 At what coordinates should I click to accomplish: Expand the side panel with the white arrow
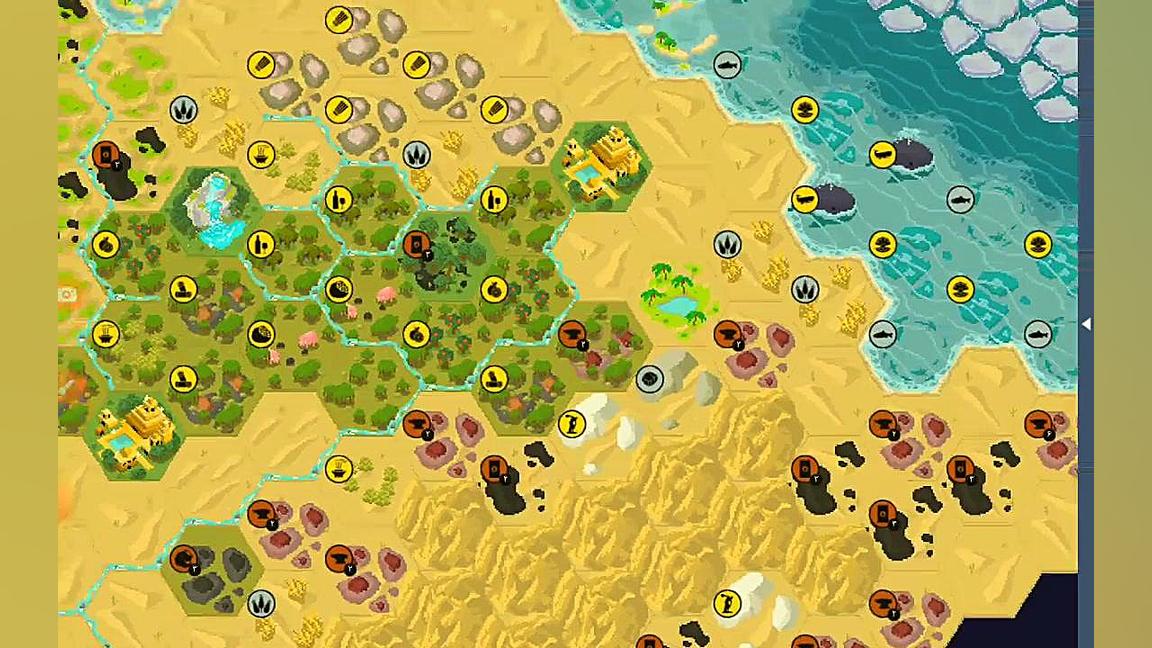(x=1086, y=324)
